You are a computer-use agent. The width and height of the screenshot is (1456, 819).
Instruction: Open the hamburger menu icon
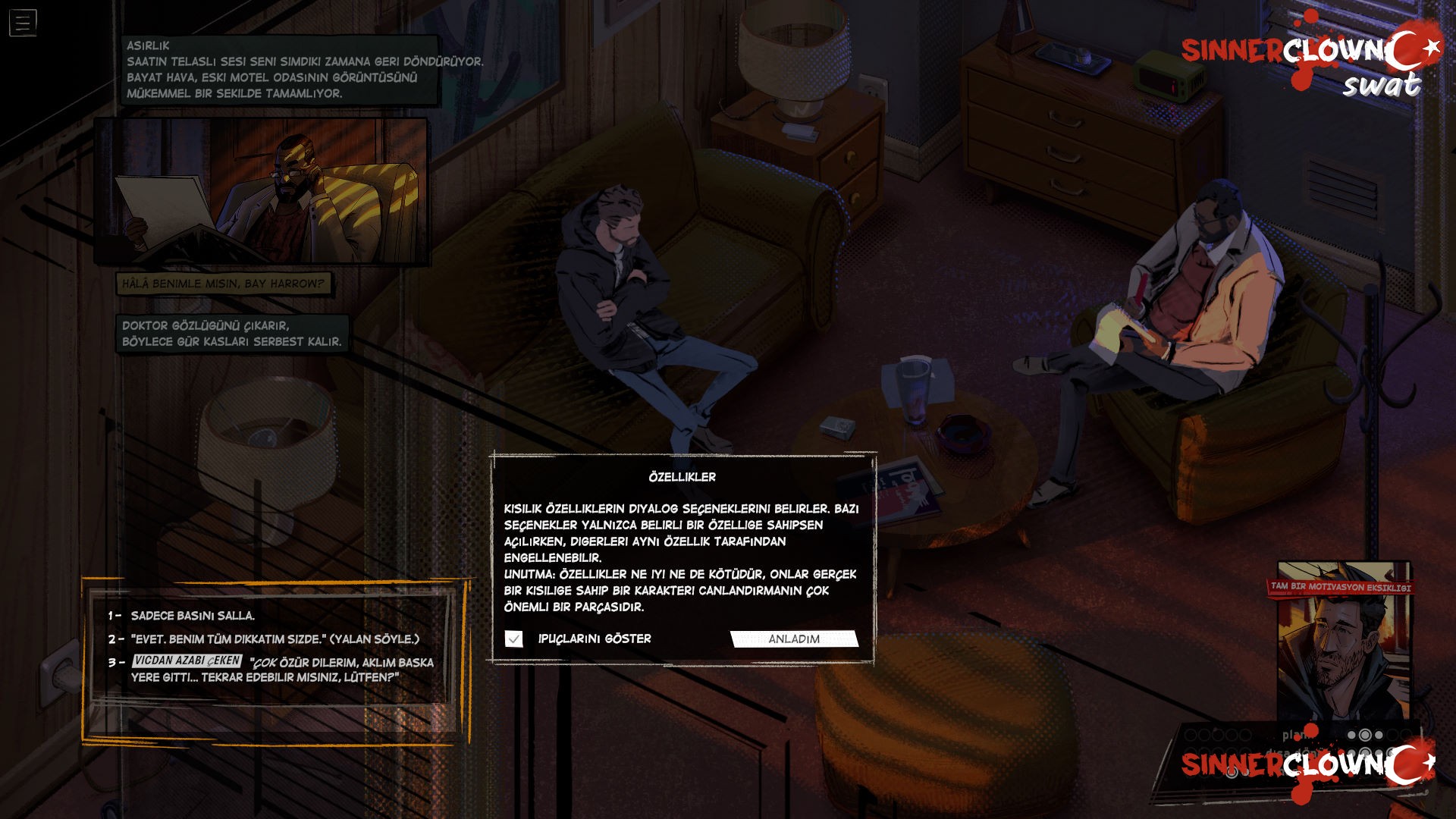23,23
